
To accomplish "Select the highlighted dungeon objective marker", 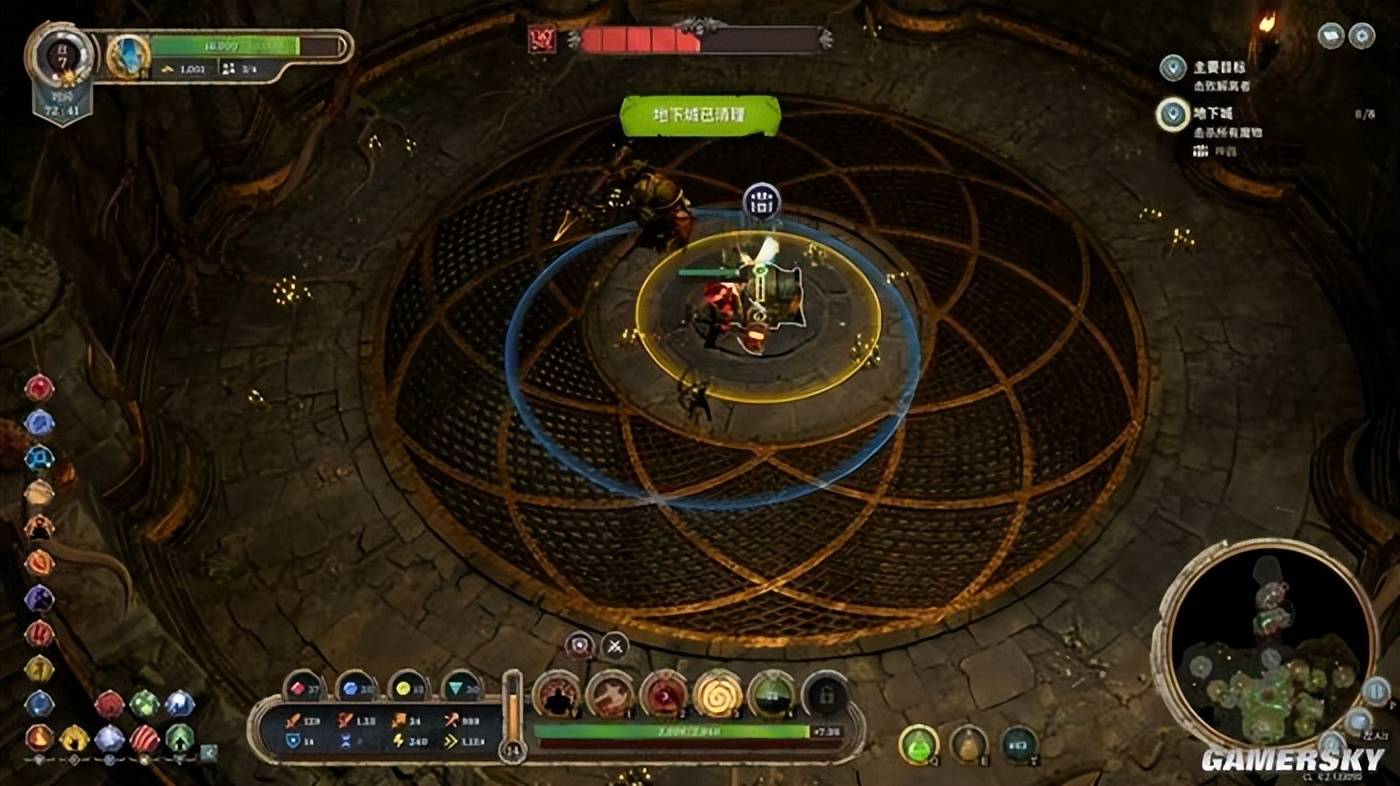I will 1173,114.
